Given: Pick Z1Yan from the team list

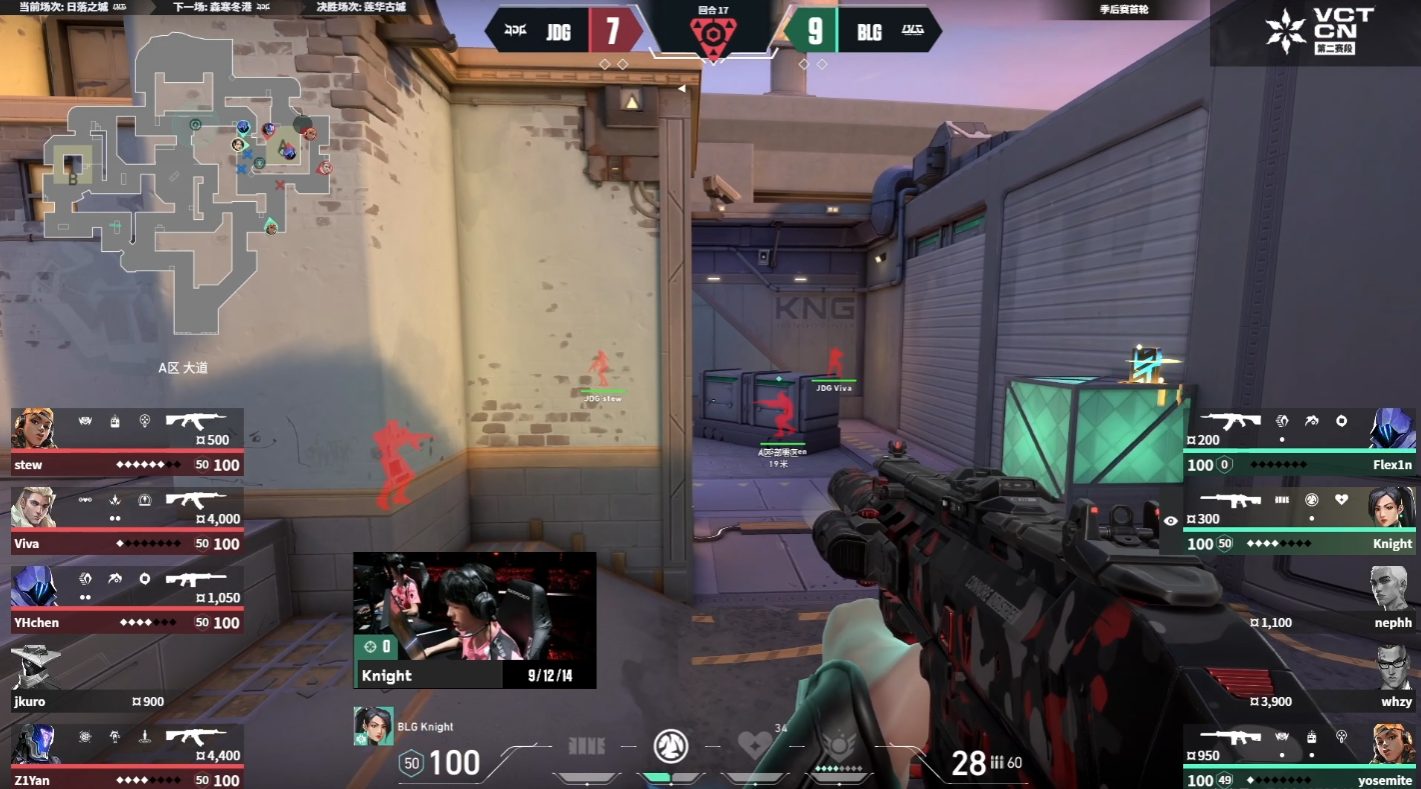Looking at the screenshot, I should click(x=127, y=757).
